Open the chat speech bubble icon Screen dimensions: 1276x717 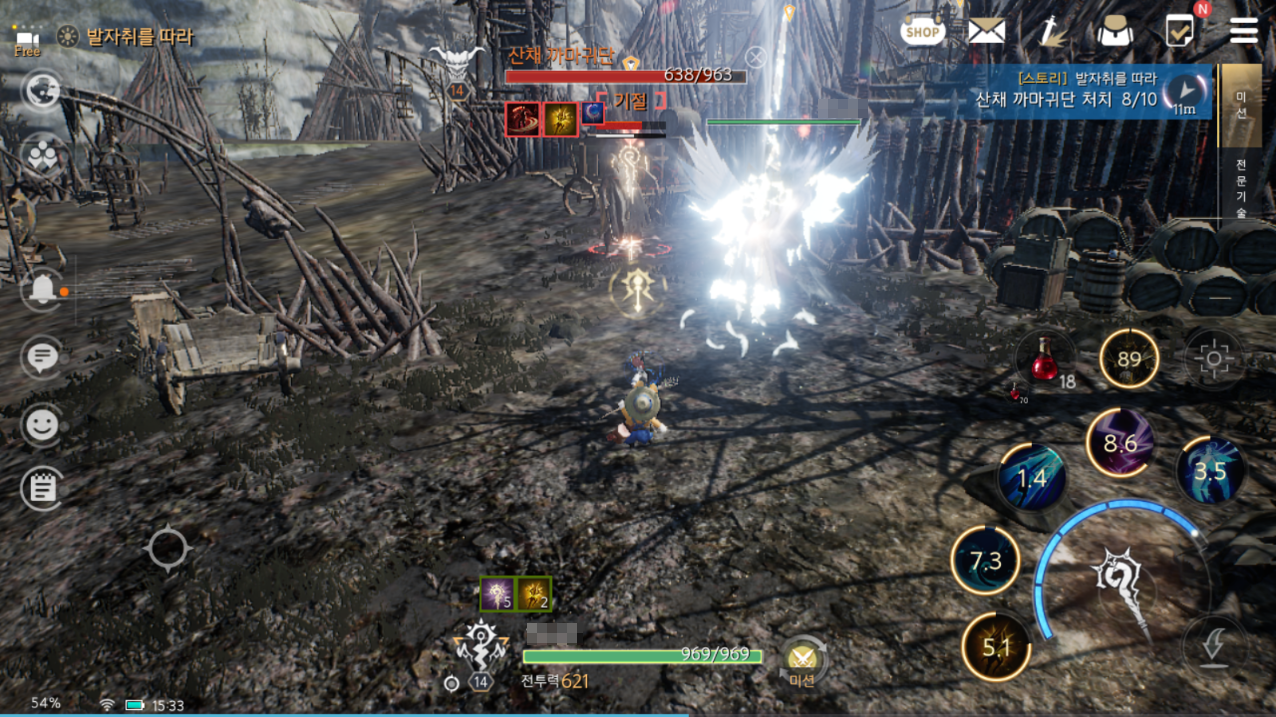[x=41, y=357]
